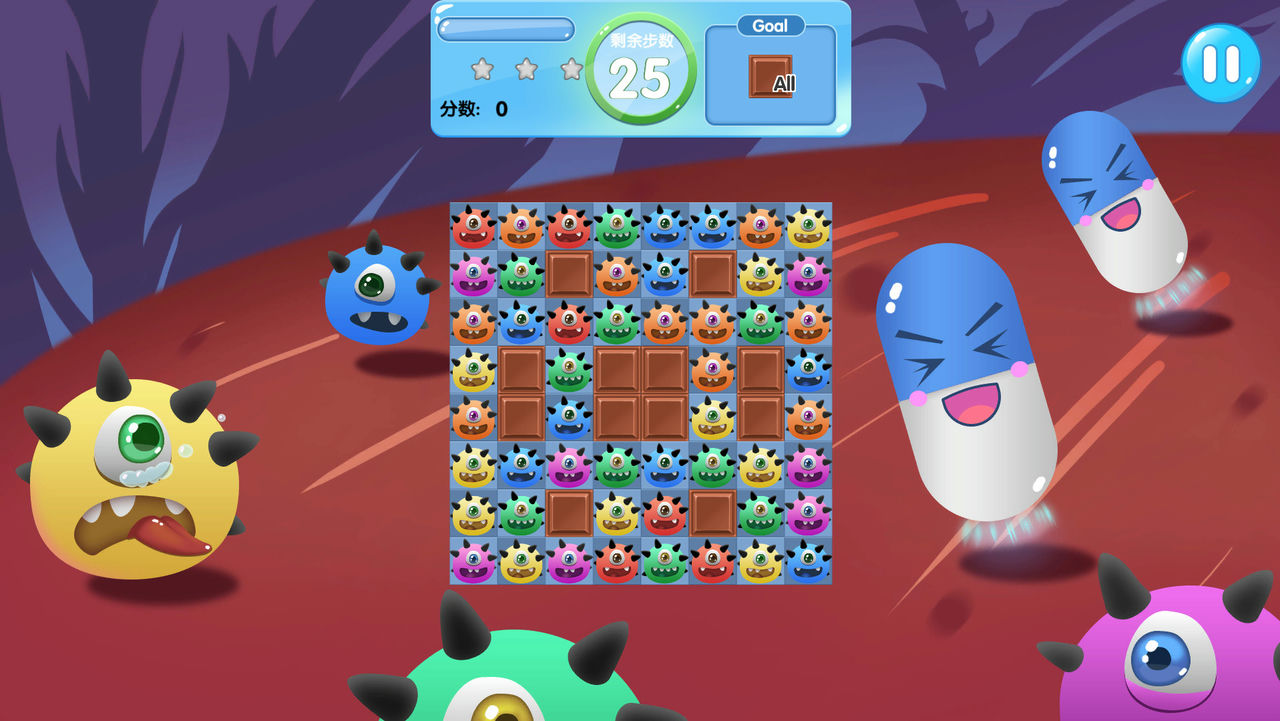Pause the game with the round button
The width and height of the screenshot is (1280, 721).
pos(1220,62)
